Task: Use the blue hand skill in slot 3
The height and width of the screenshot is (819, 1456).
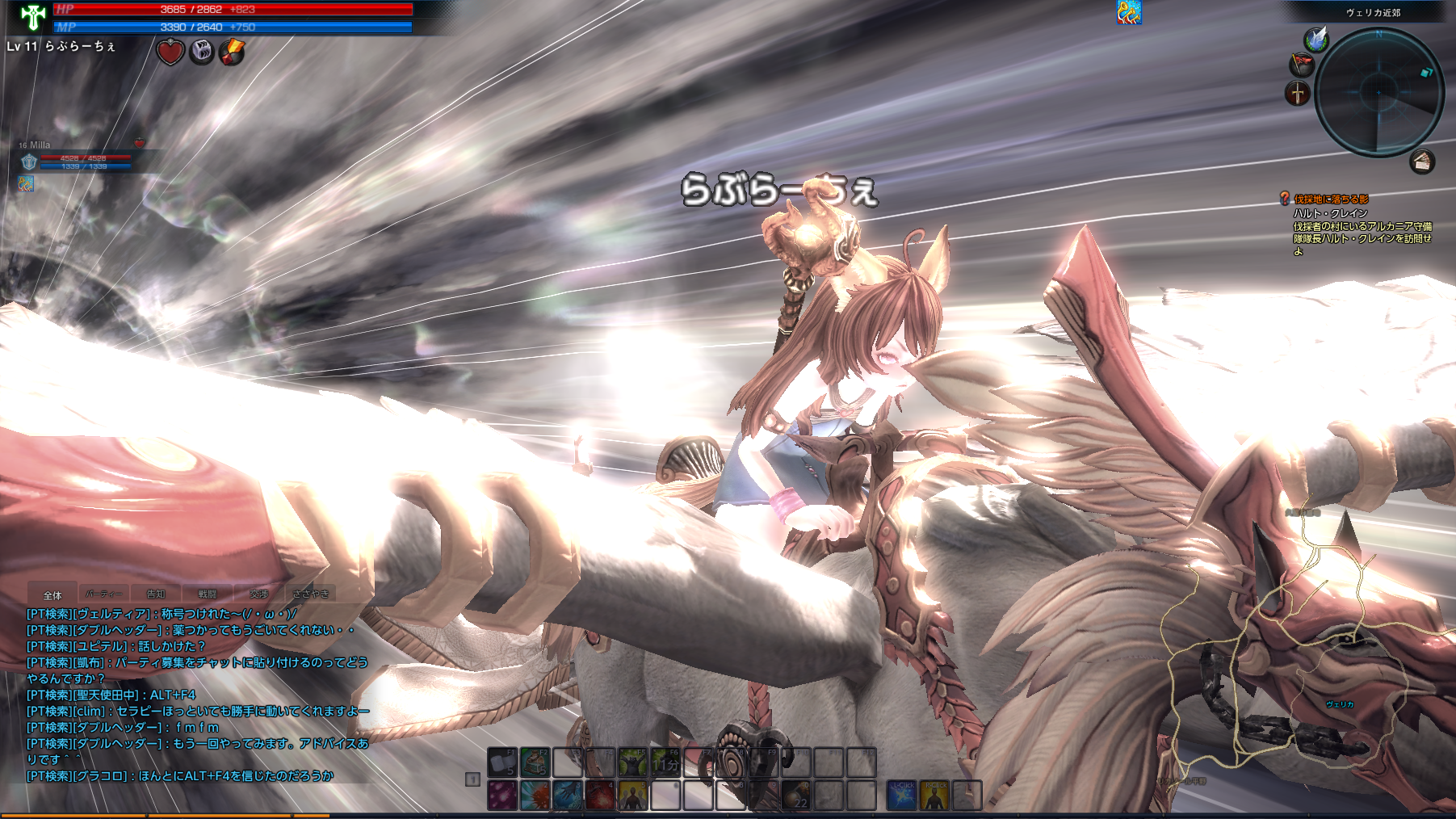Action: tap(568, 796)
